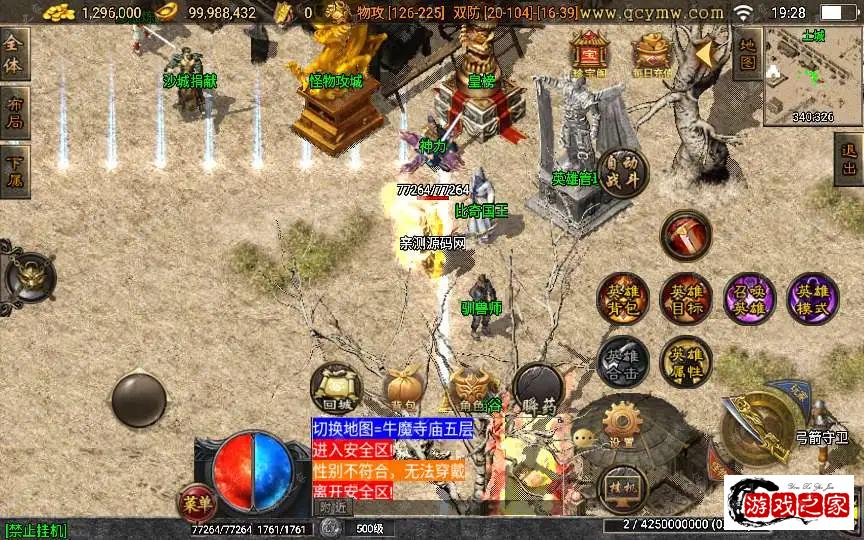Switch the 英雄模式 hero mode
864x540 pixels.
tap(812, 298)
